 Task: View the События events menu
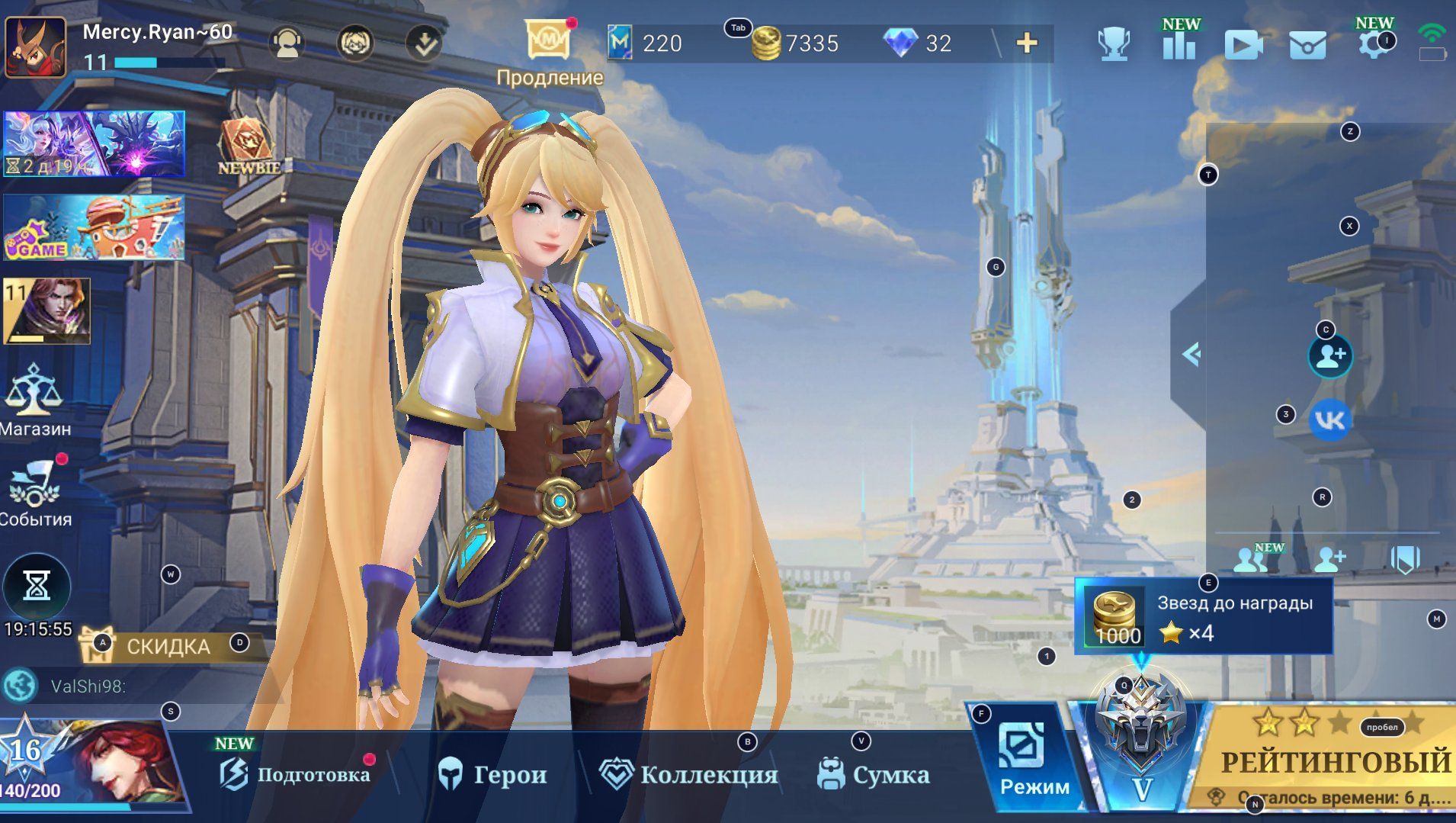(x=34, y=493)
